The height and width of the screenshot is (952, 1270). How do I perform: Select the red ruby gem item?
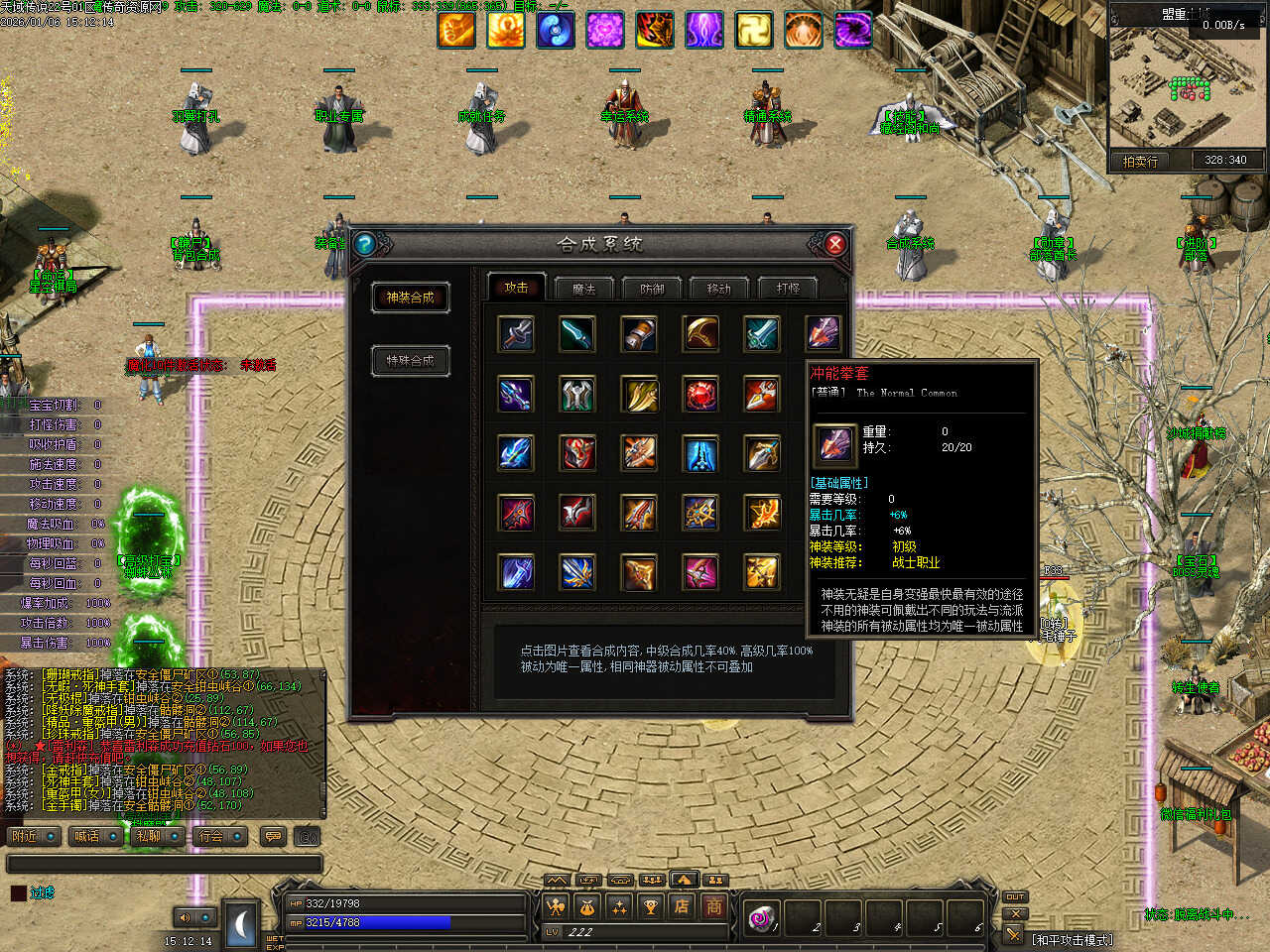pos(700,394)
